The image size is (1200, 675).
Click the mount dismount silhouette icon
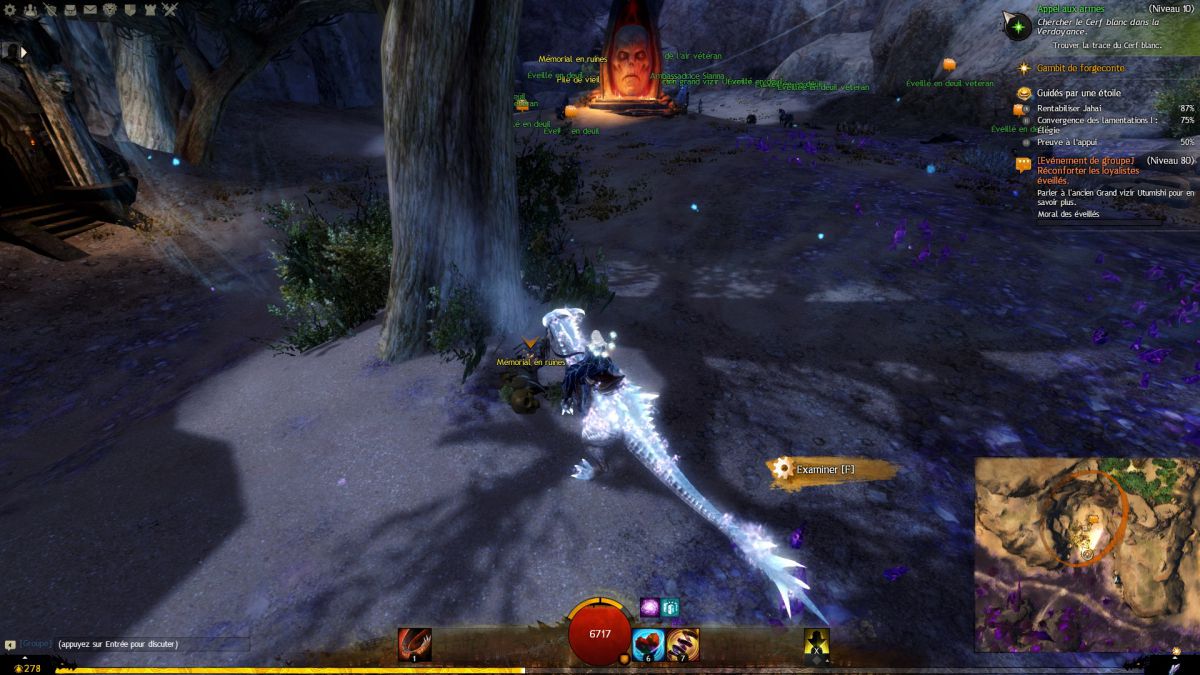pyautogui.click(x=817, y=644)
